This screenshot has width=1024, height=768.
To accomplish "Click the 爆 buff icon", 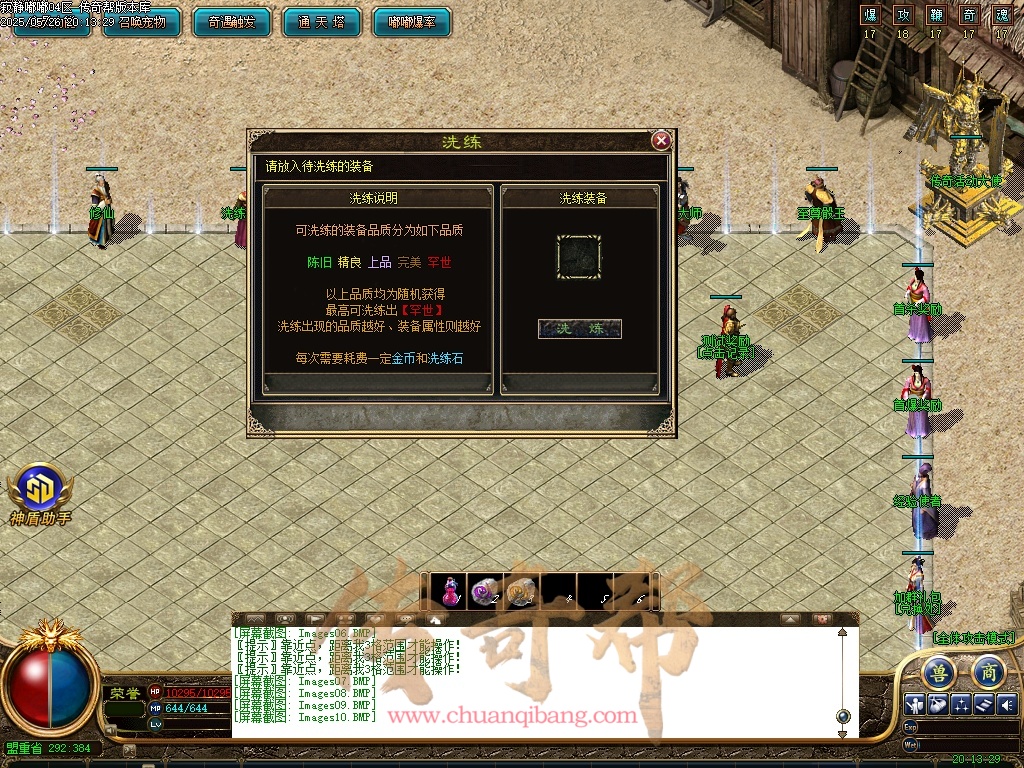I will coord(870,15).
